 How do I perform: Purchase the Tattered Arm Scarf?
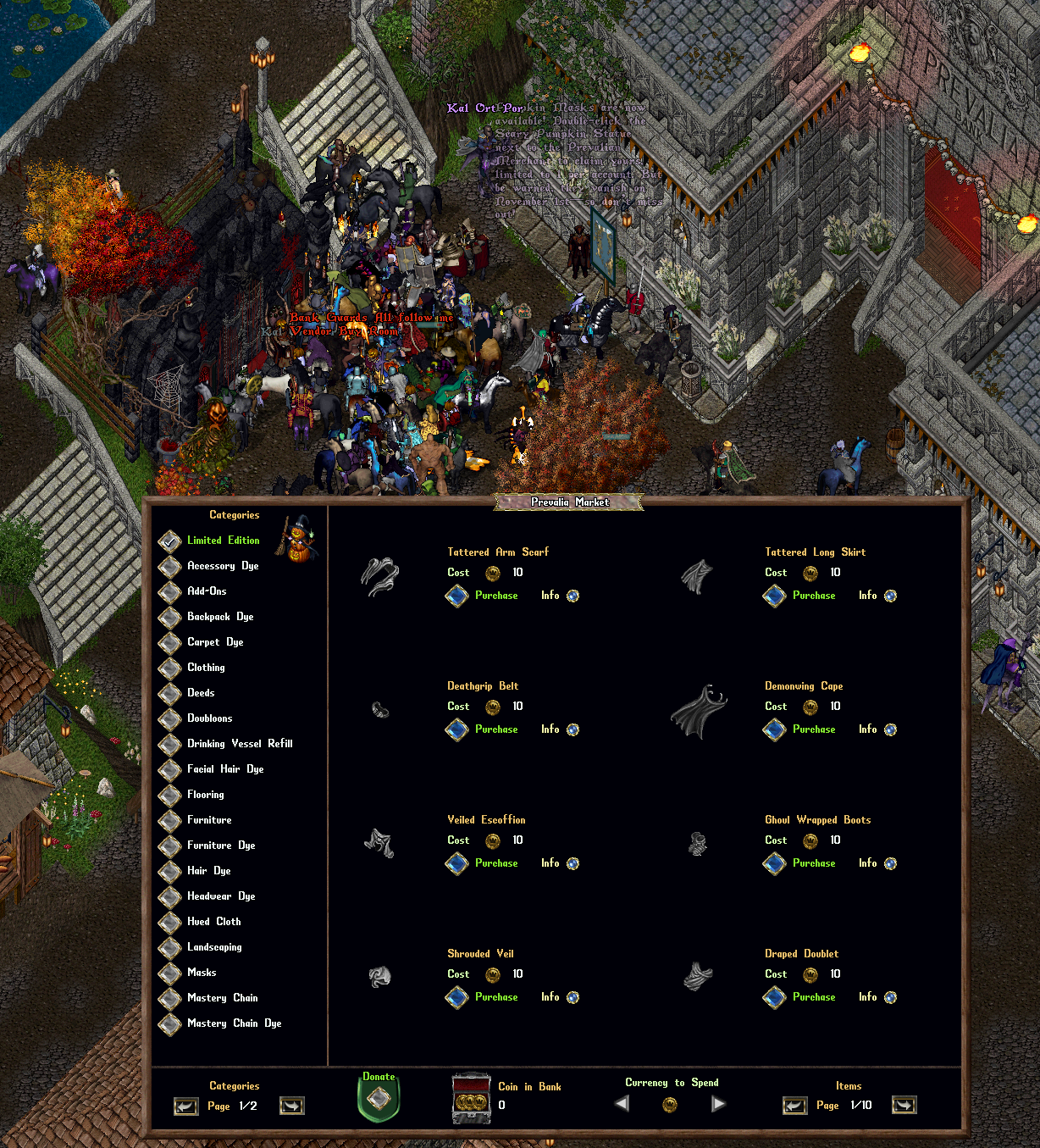click(457, 596)
